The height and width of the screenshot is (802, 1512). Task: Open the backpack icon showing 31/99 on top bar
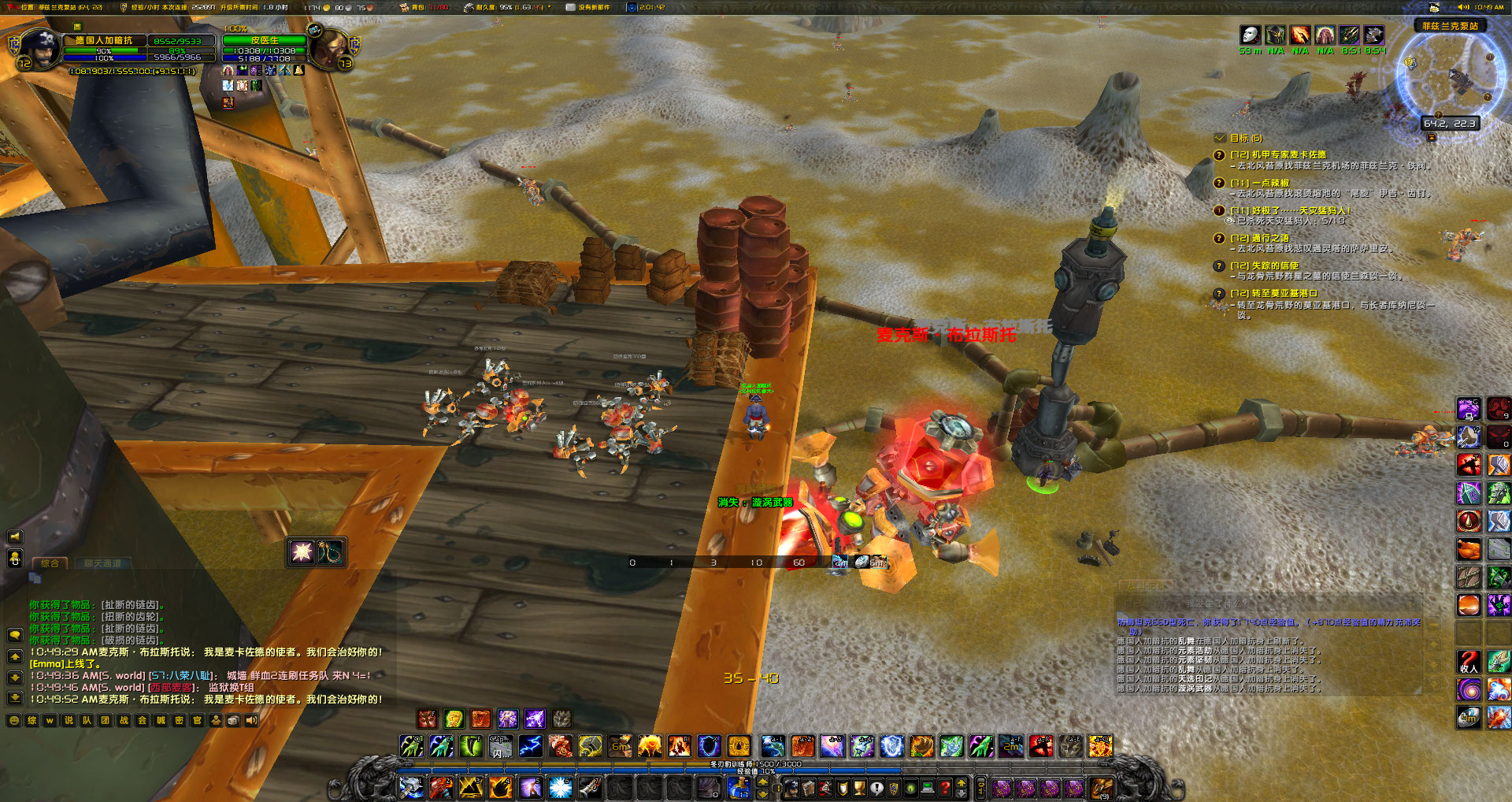pos(404,8)
